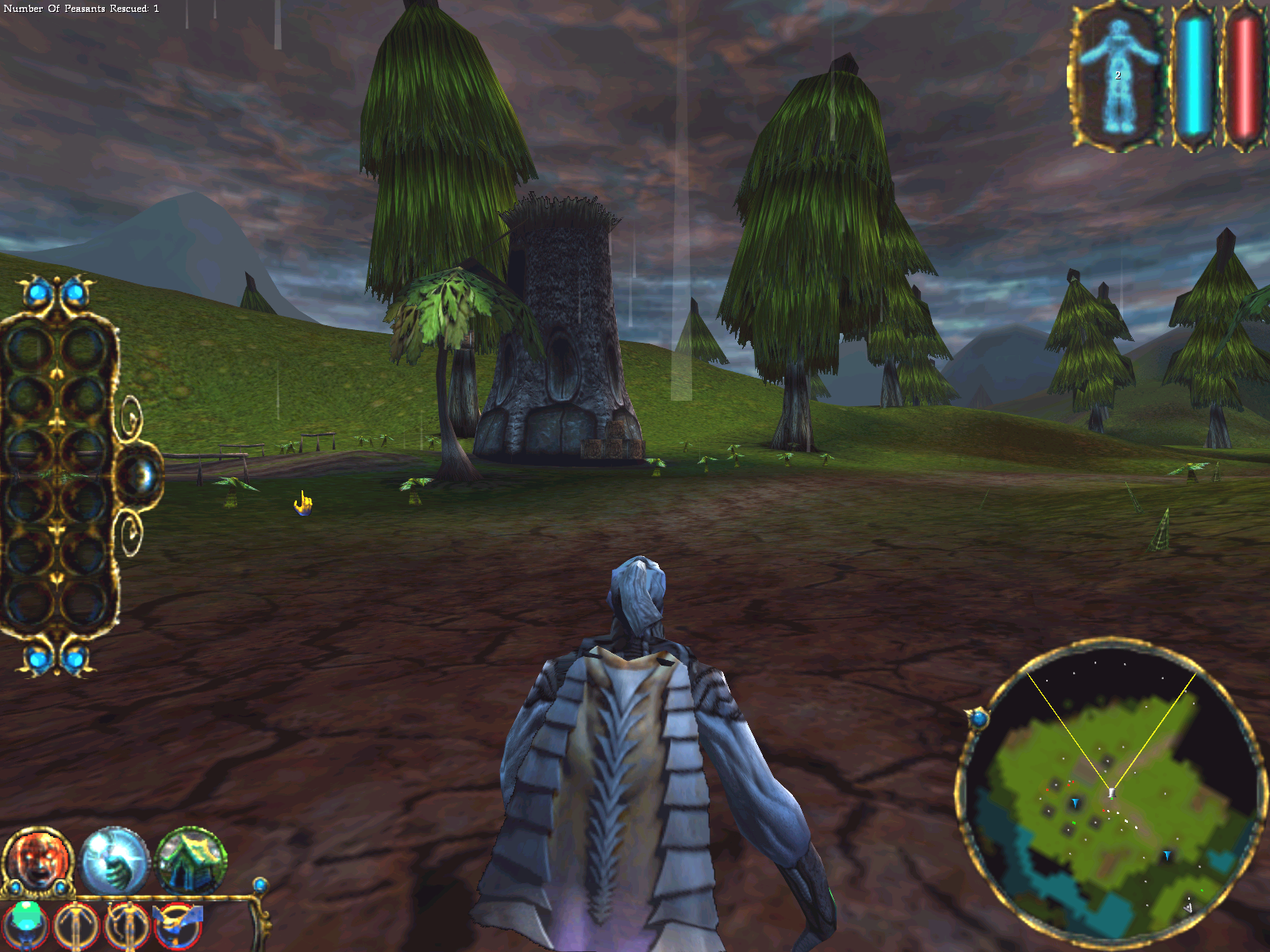Screen dimensions: 1270x952
Task: Select the glowing blue wizard figure portrait
Action: point(1118,77)
